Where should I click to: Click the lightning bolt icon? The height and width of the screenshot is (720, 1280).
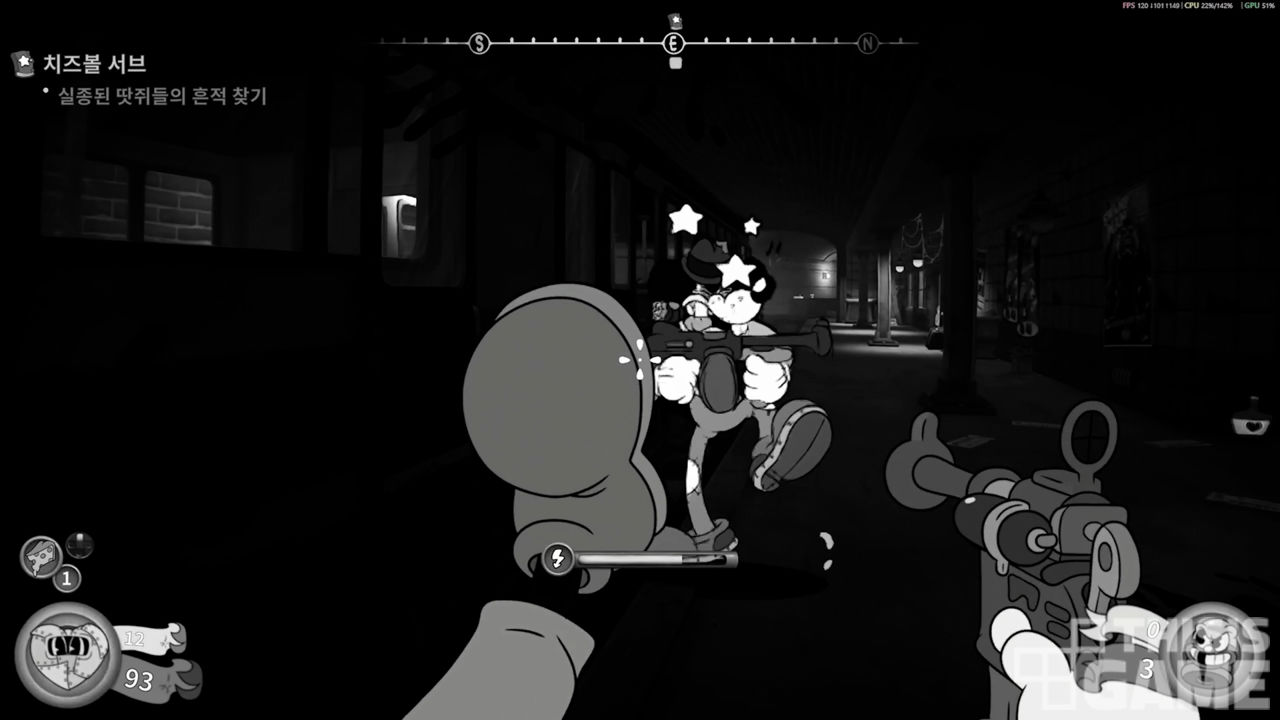557,558
